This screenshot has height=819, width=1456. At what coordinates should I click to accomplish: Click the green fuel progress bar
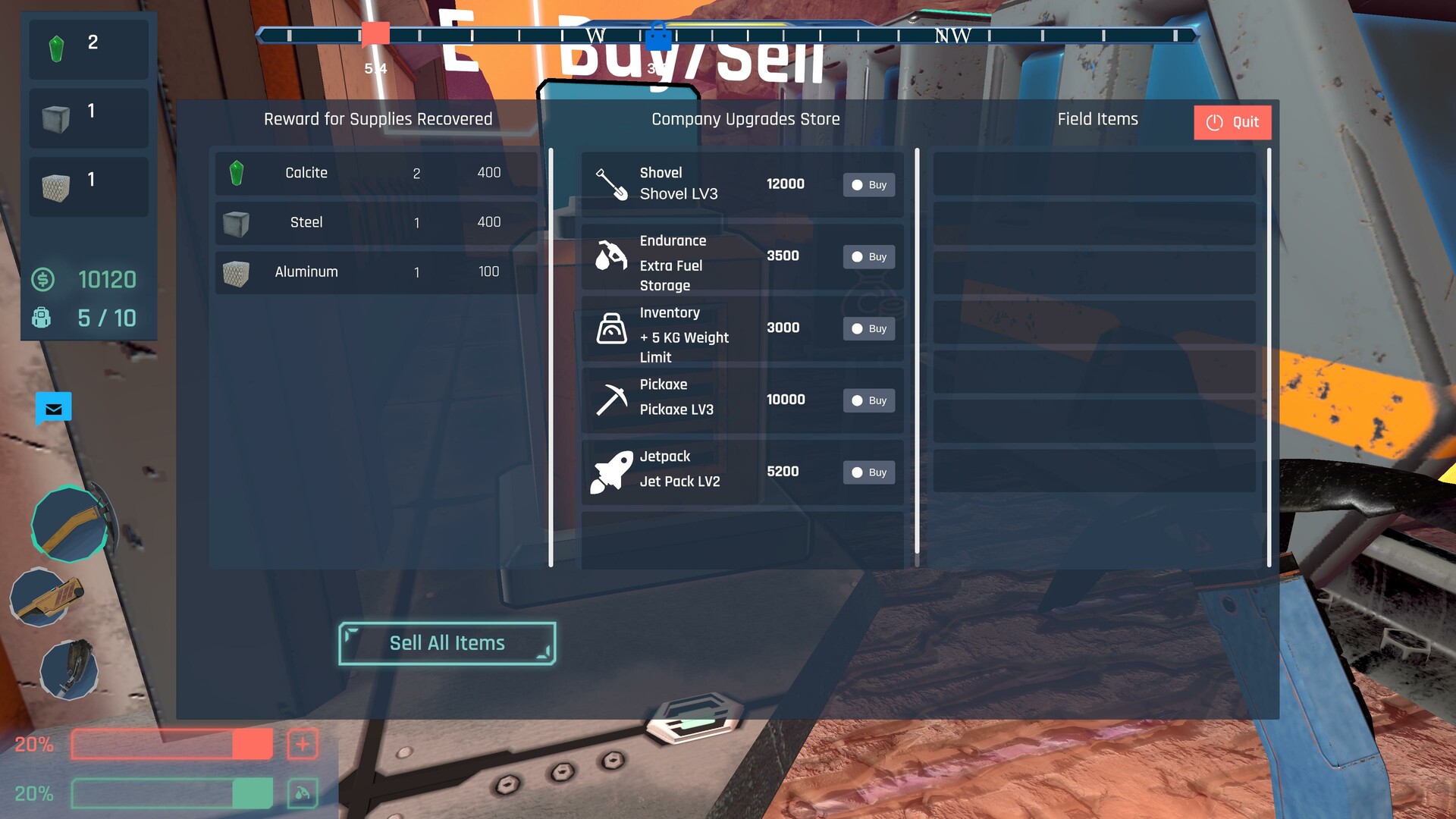pos(171,793)
